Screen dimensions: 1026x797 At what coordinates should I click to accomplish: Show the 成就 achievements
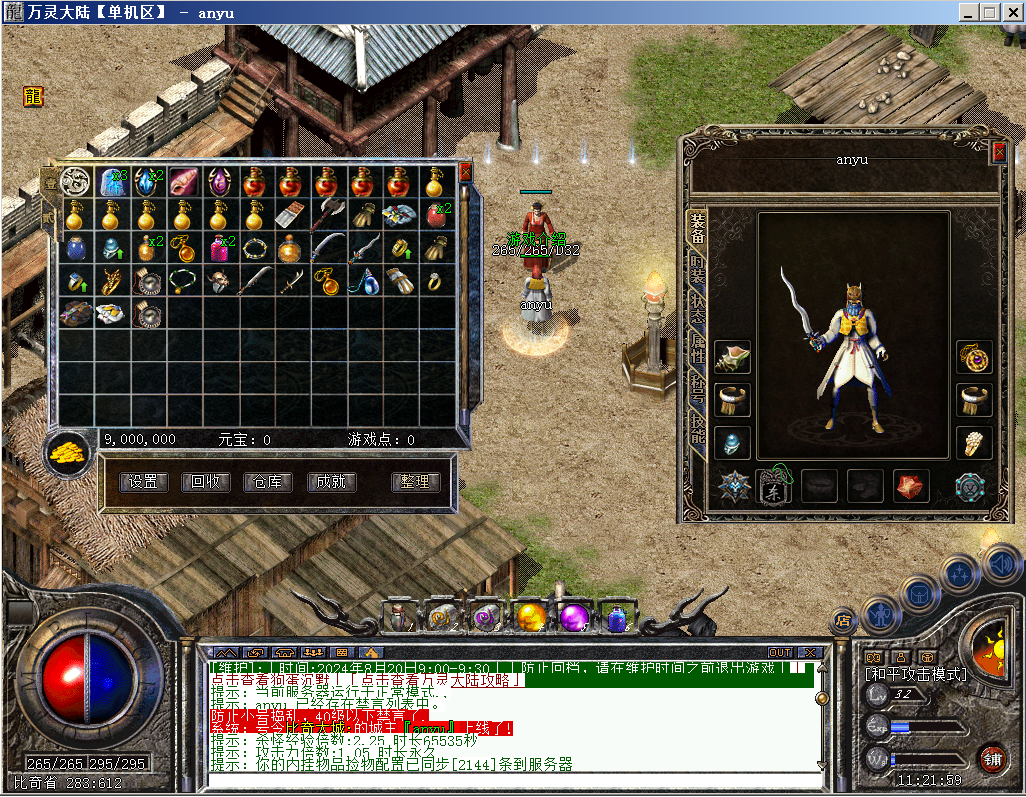pyautogui.click(x=331, y=482)
